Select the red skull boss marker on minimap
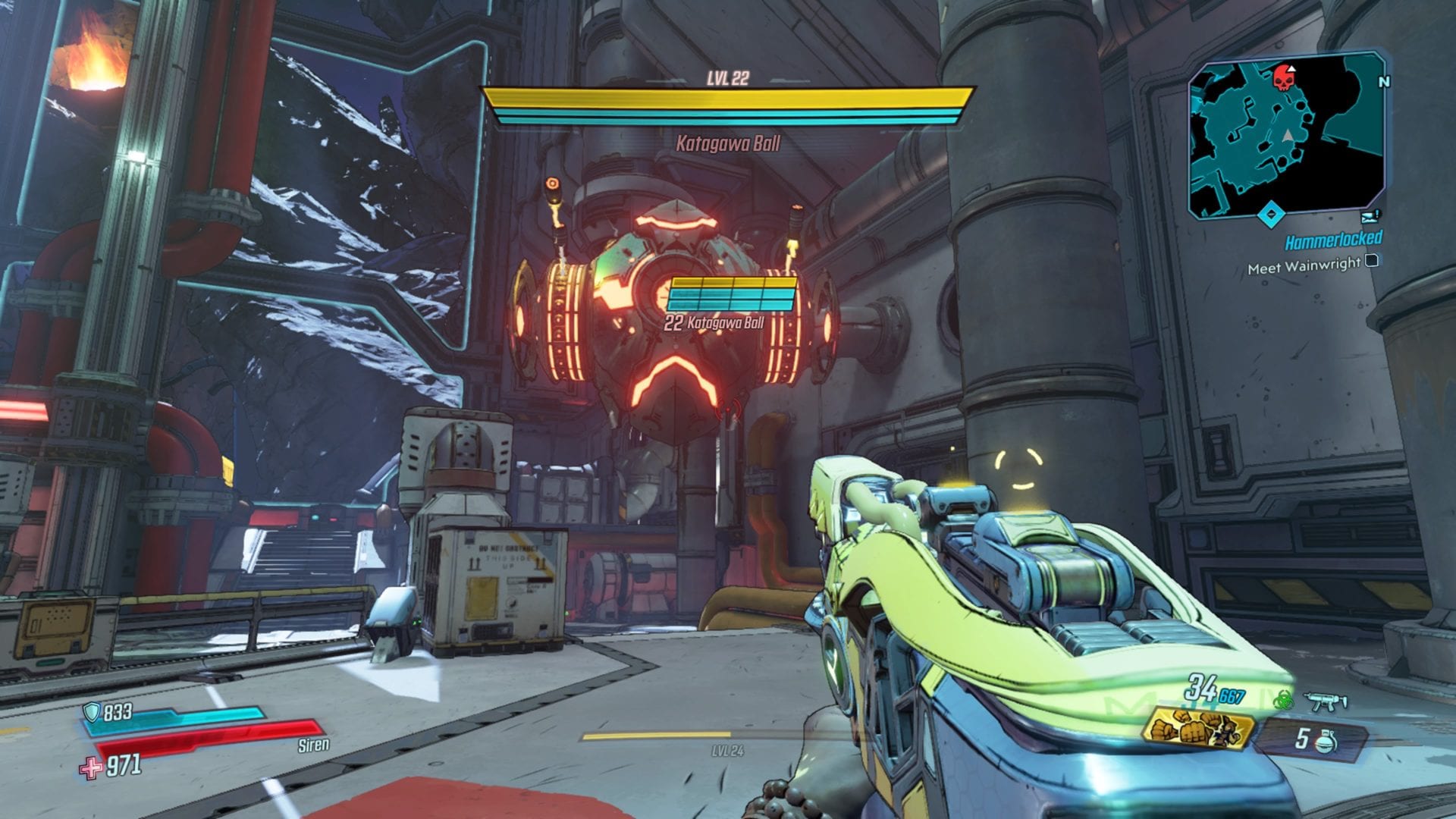Viewport: 1456px width, 819px height. [1282, 77]
